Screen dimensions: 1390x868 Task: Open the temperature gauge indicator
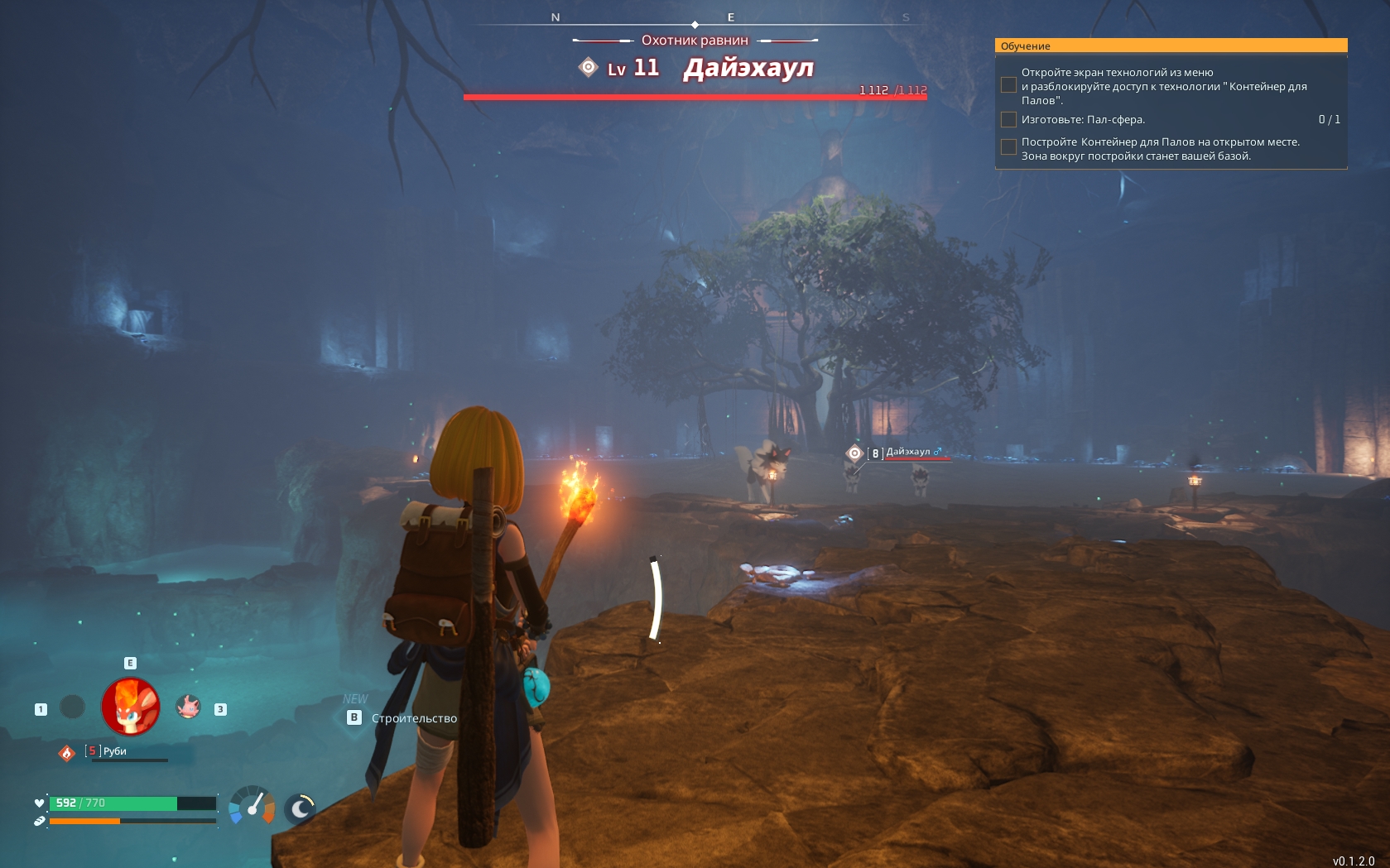click(252, 805)
